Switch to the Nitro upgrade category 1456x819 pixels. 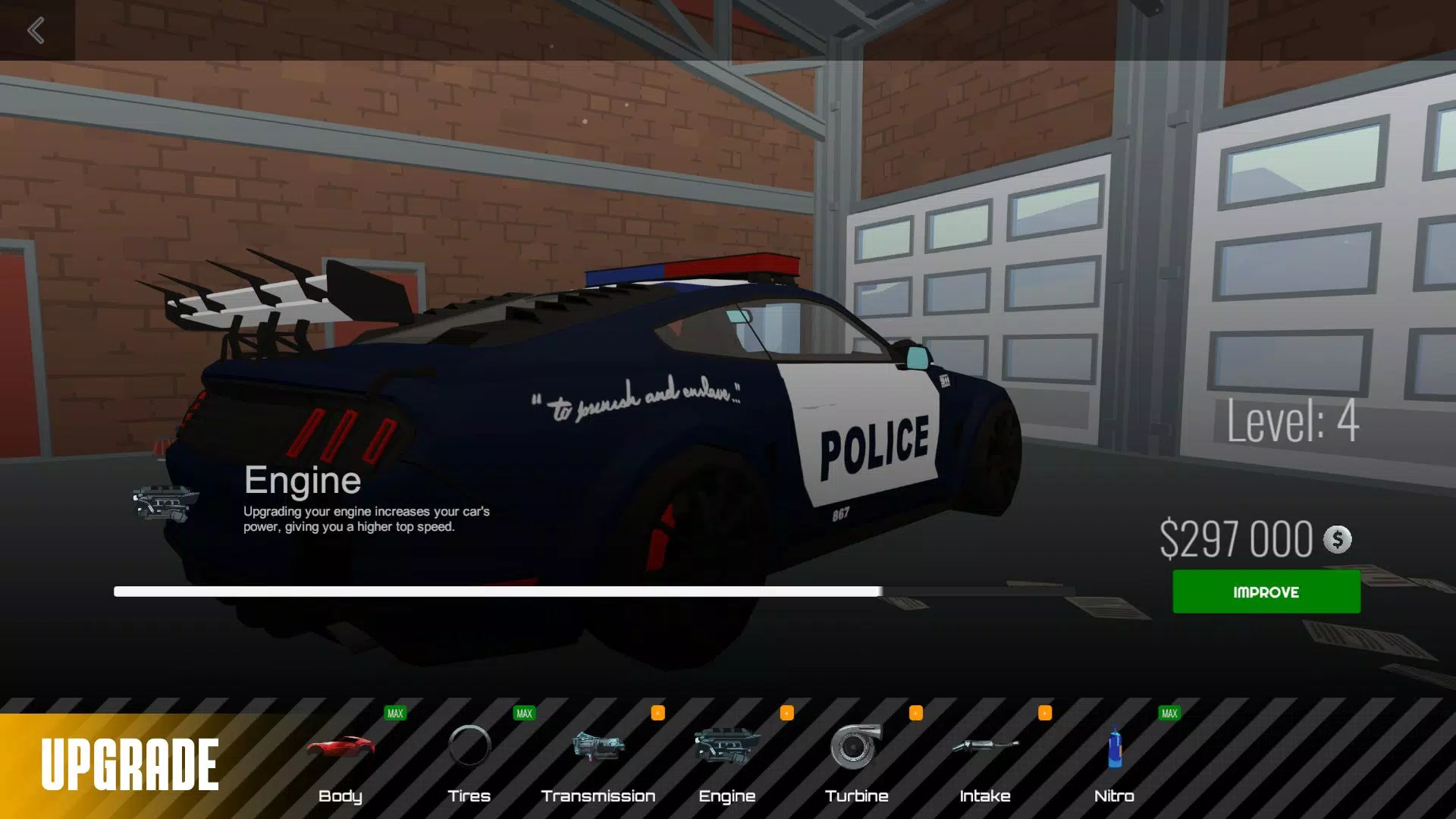(1114, 762)
